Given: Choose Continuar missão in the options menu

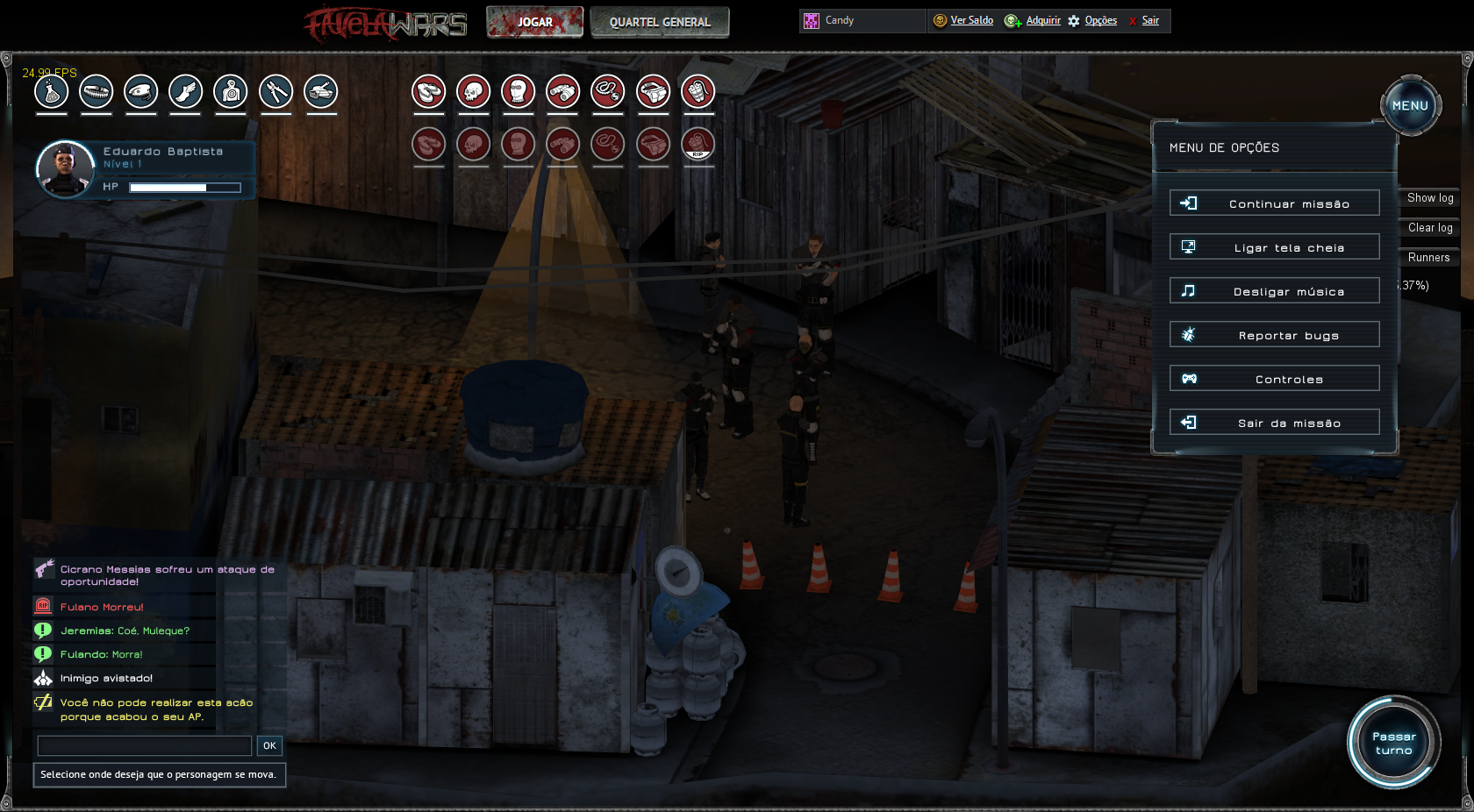Looking at the screenshot, I should pyautogui.click(x=1274, y=203).
